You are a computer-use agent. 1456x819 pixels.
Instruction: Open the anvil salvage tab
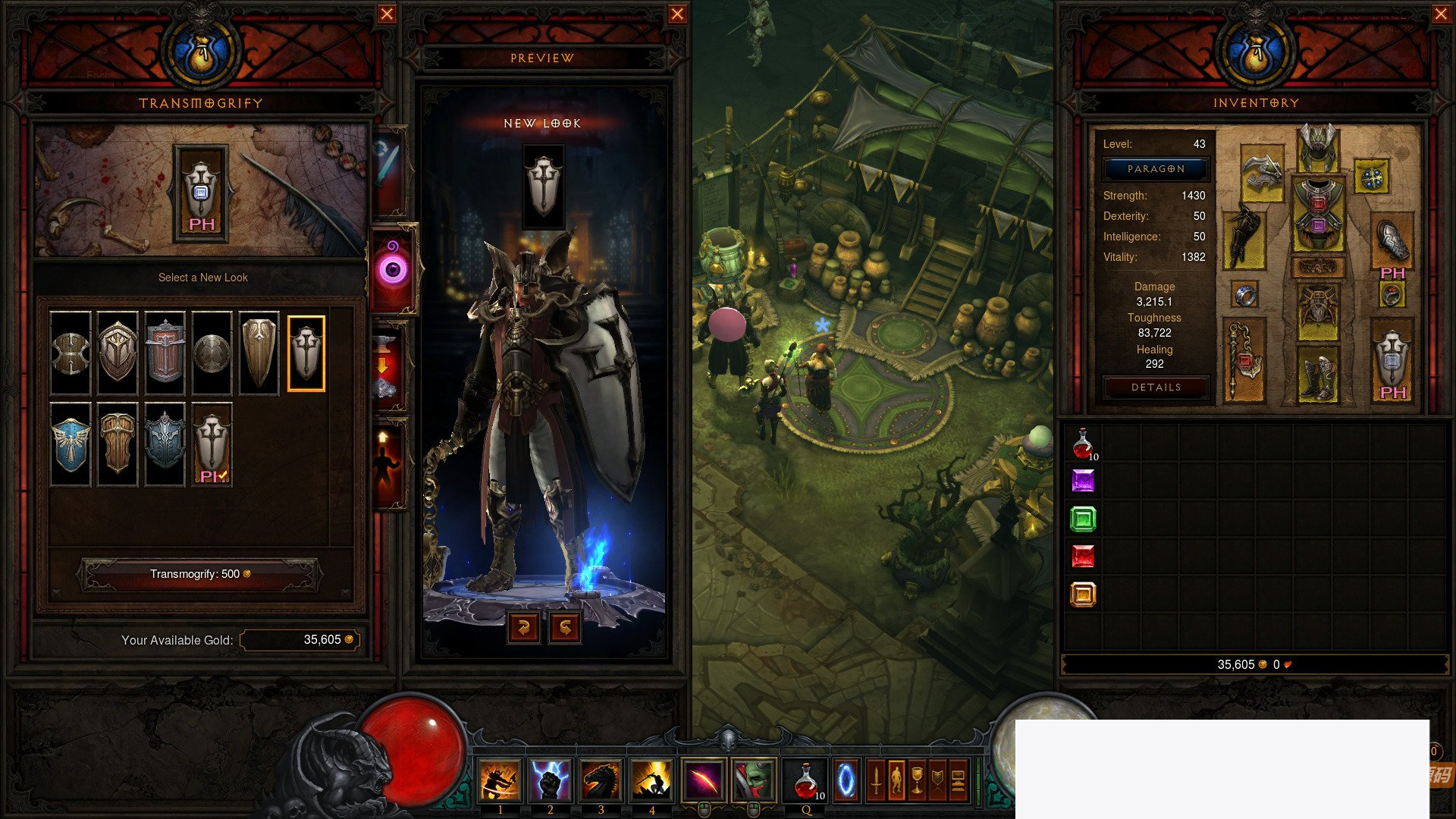(x=384, y=369)
